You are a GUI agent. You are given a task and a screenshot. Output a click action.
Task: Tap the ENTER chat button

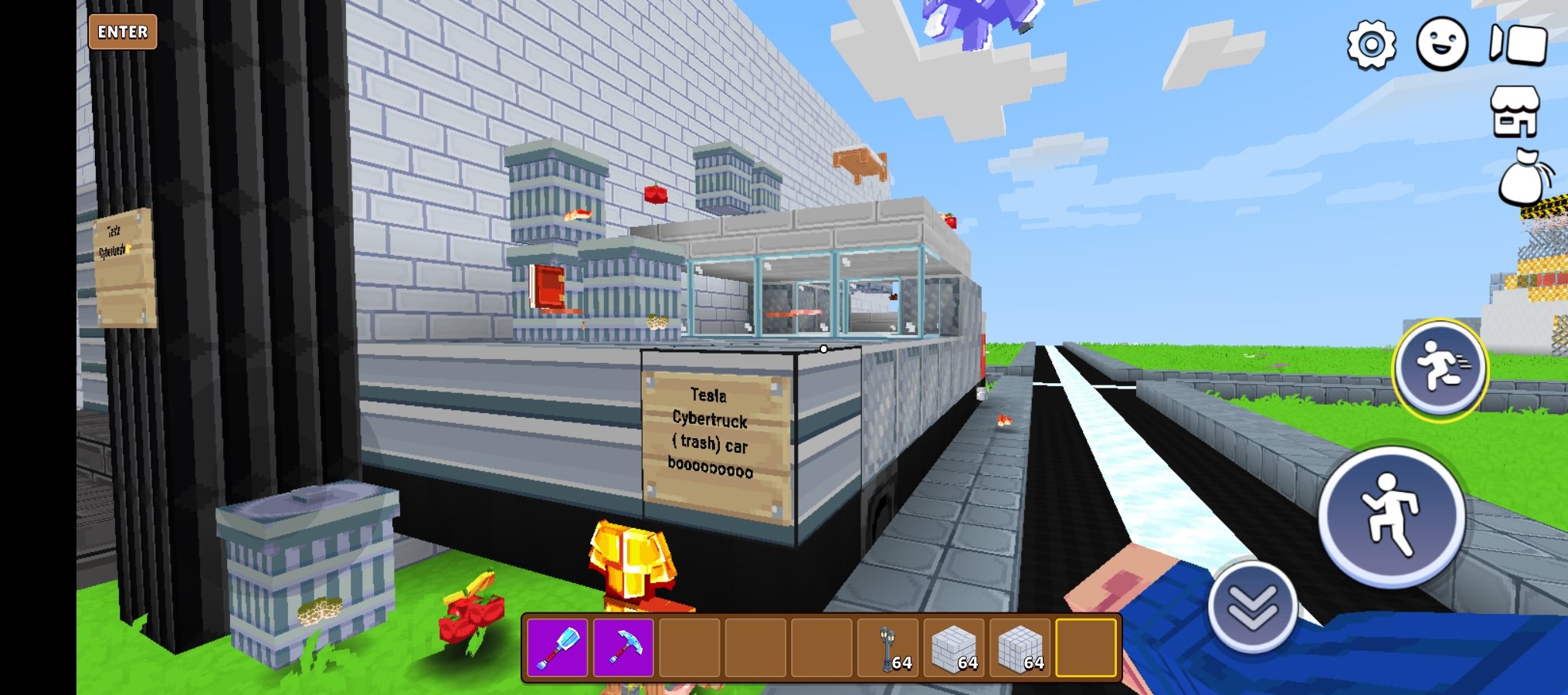(123, 32)
